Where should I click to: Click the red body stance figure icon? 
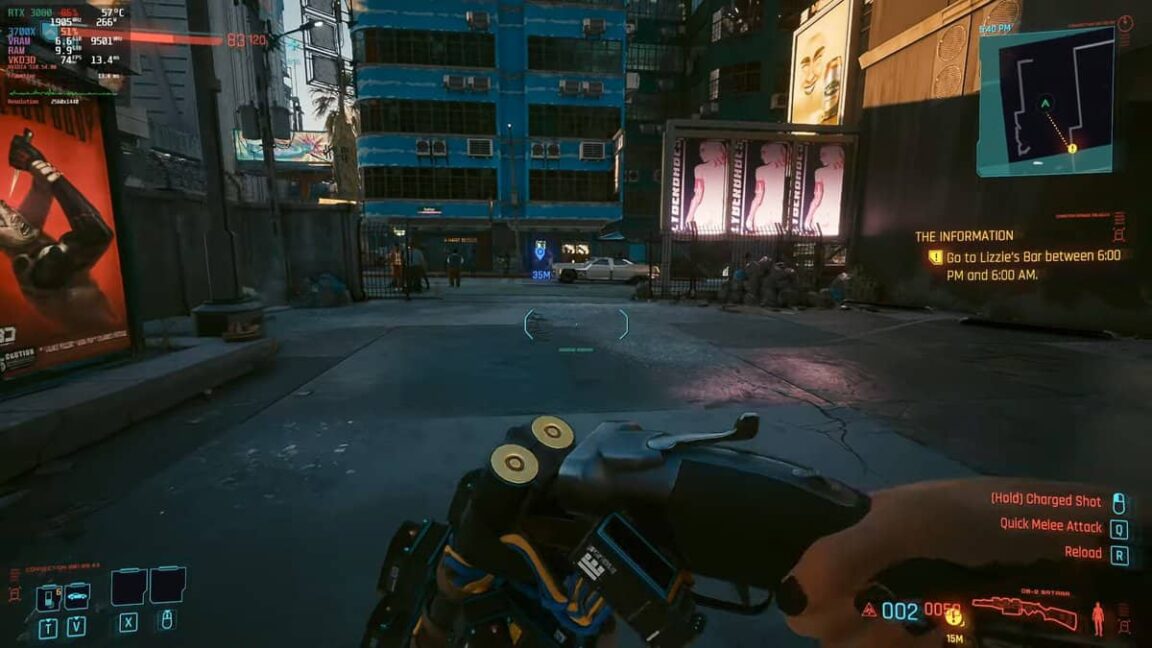[1098, 617]
